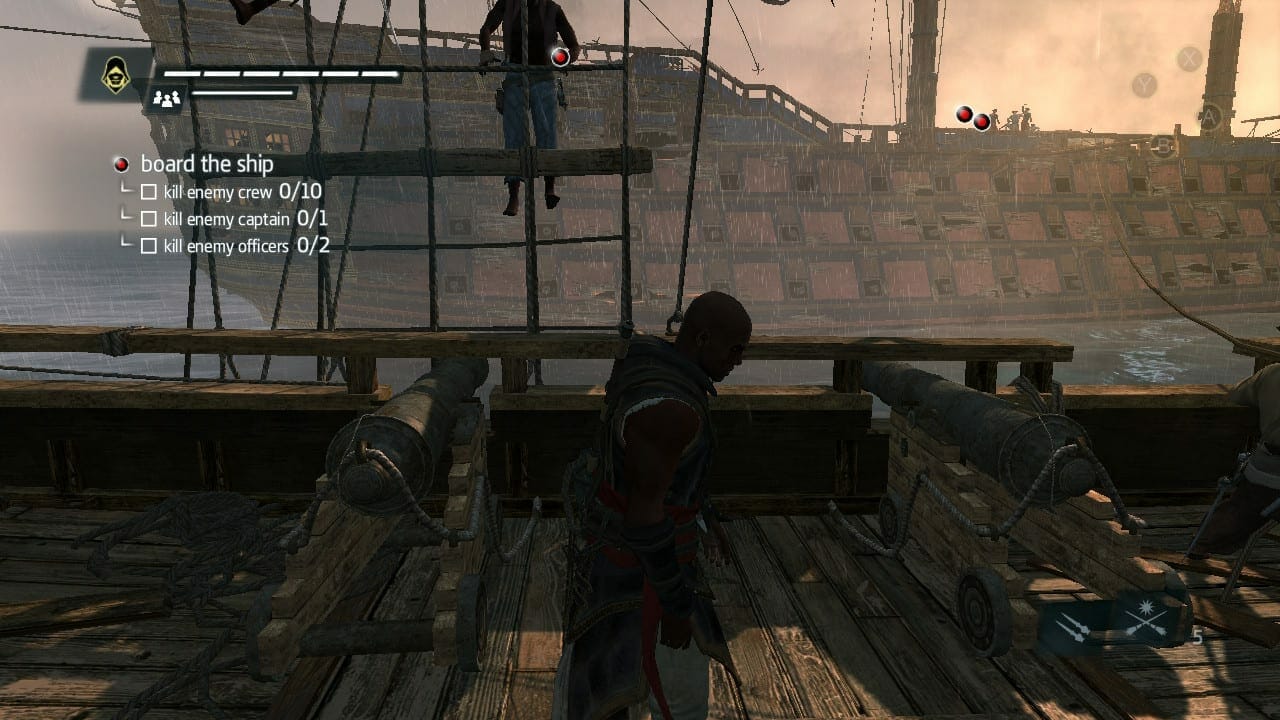The width and height of the screenshot is (1280, 720).
Task: Tick the 'kill enemy officers' checkbox
Action: [149, 245]
